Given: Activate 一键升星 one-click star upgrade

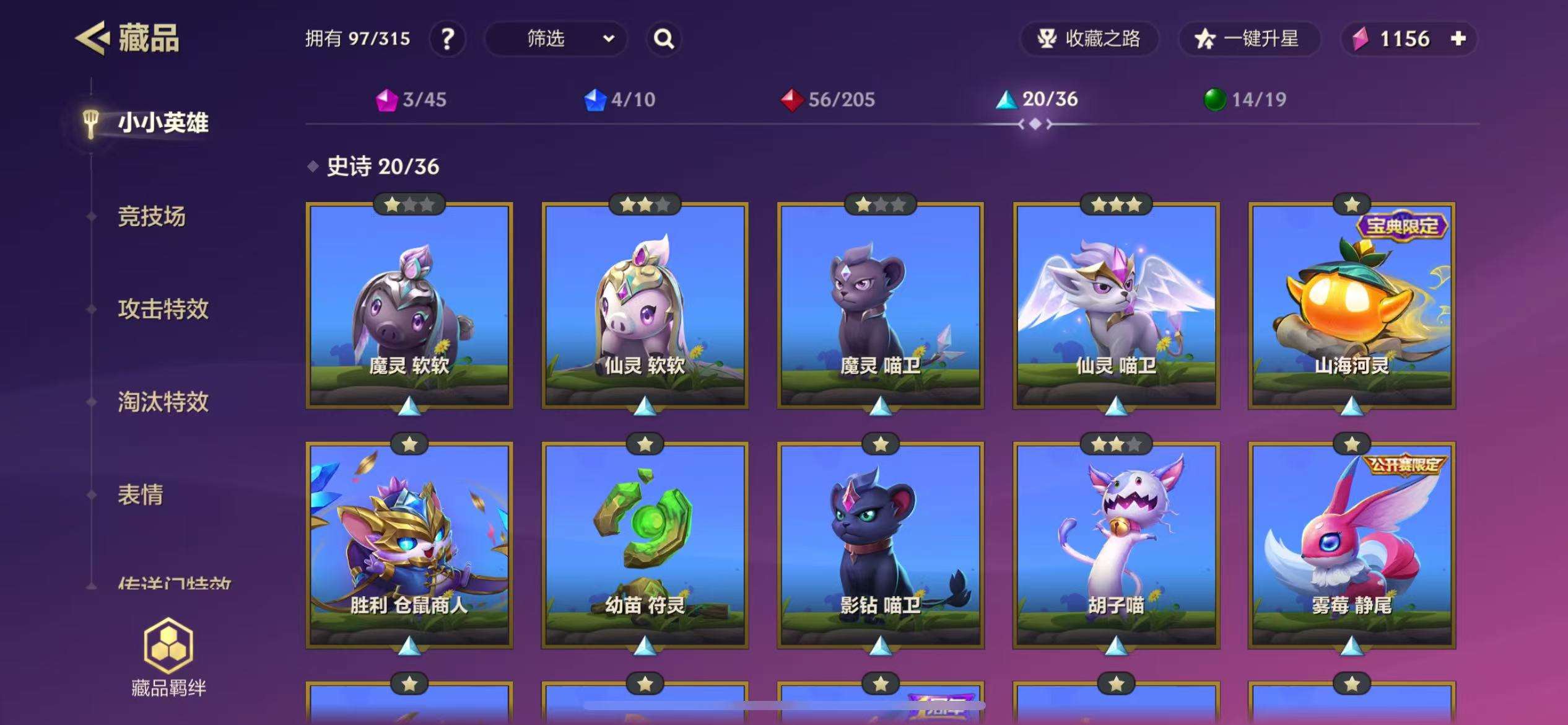Looking at the screenshot, I should coord(1248,39).
